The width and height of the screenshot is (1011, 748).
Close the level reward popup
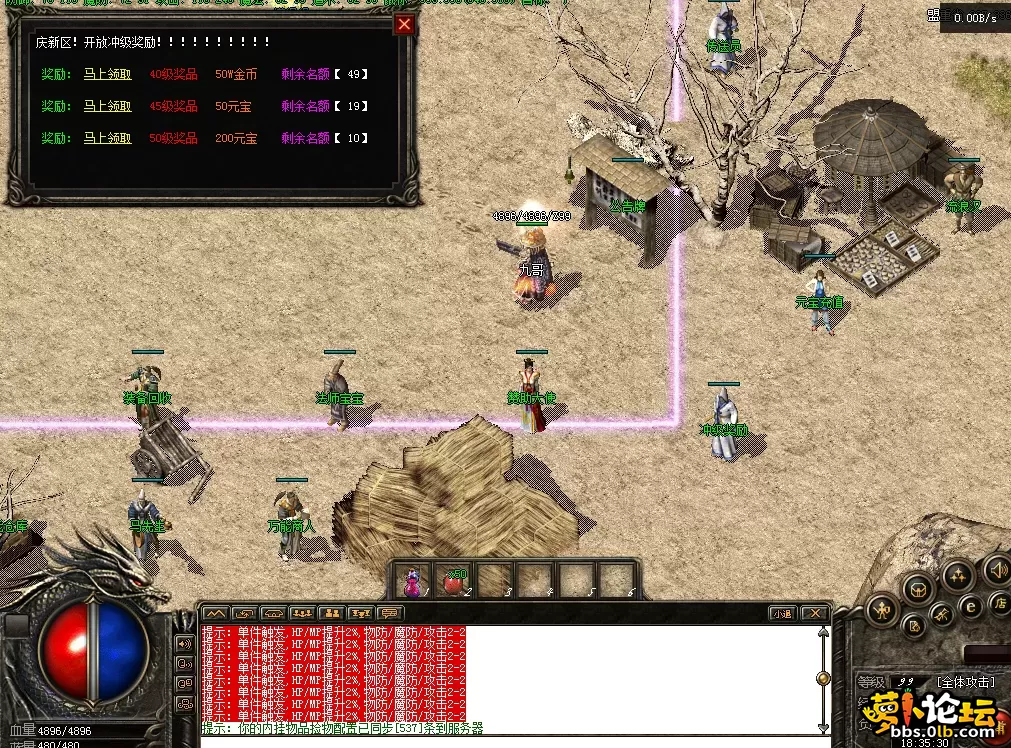(404, 25)
